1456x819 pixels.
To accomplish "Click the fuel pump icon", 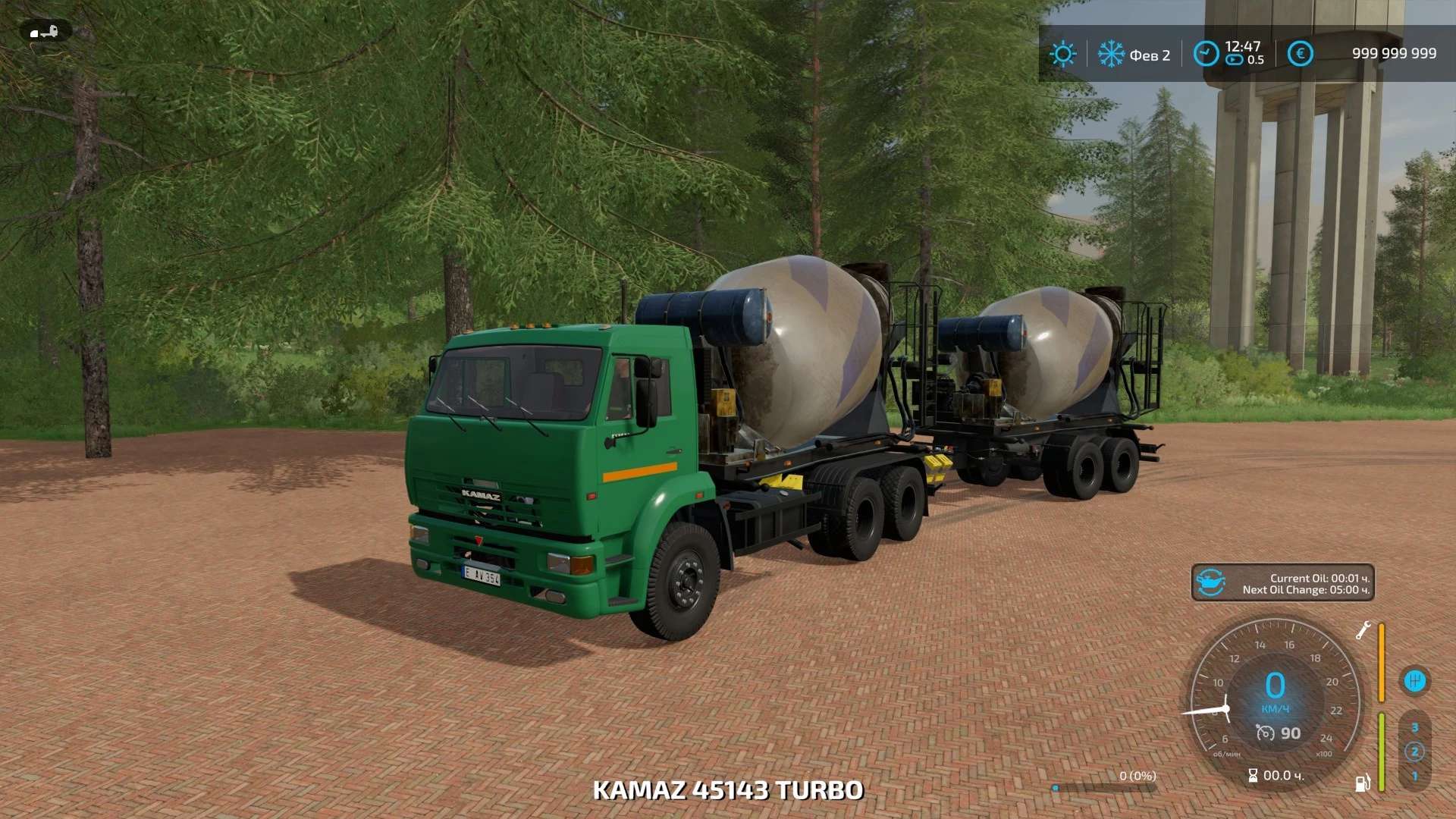I will (x=1363, y=783).
